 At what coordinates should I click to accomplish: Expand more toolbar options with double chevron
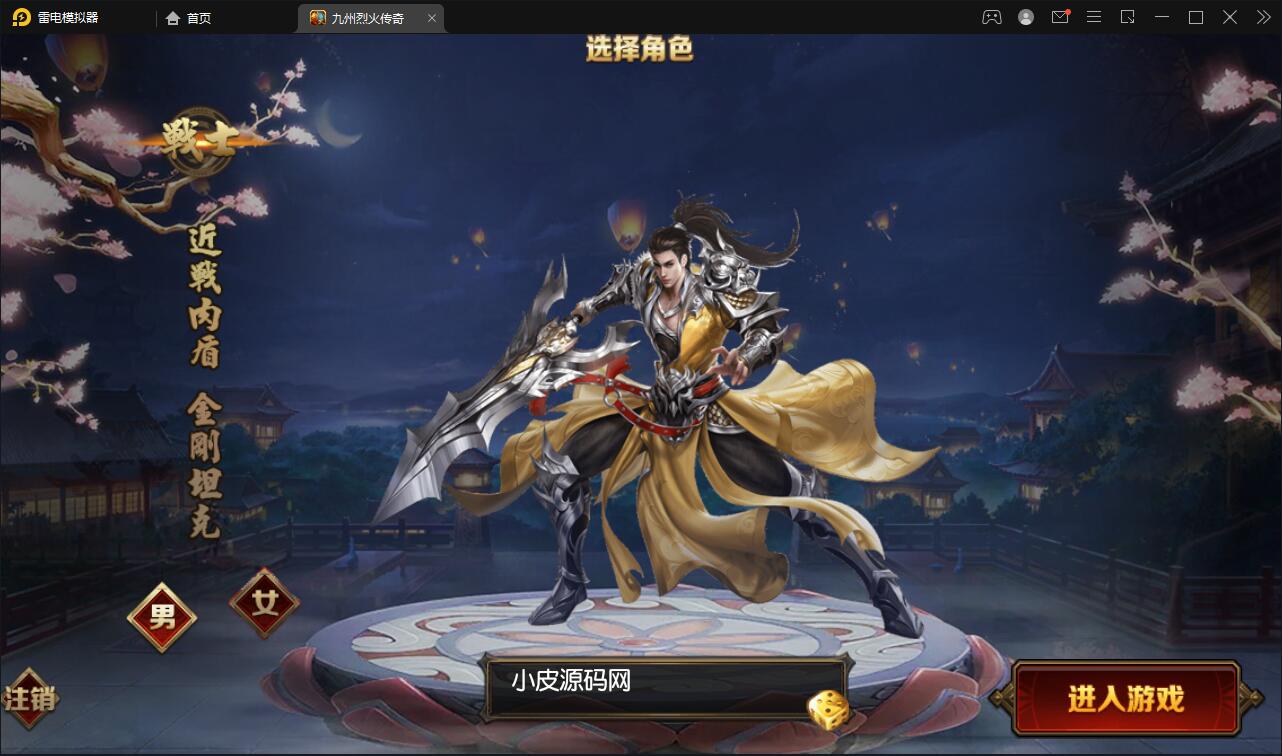(1262, 17)
